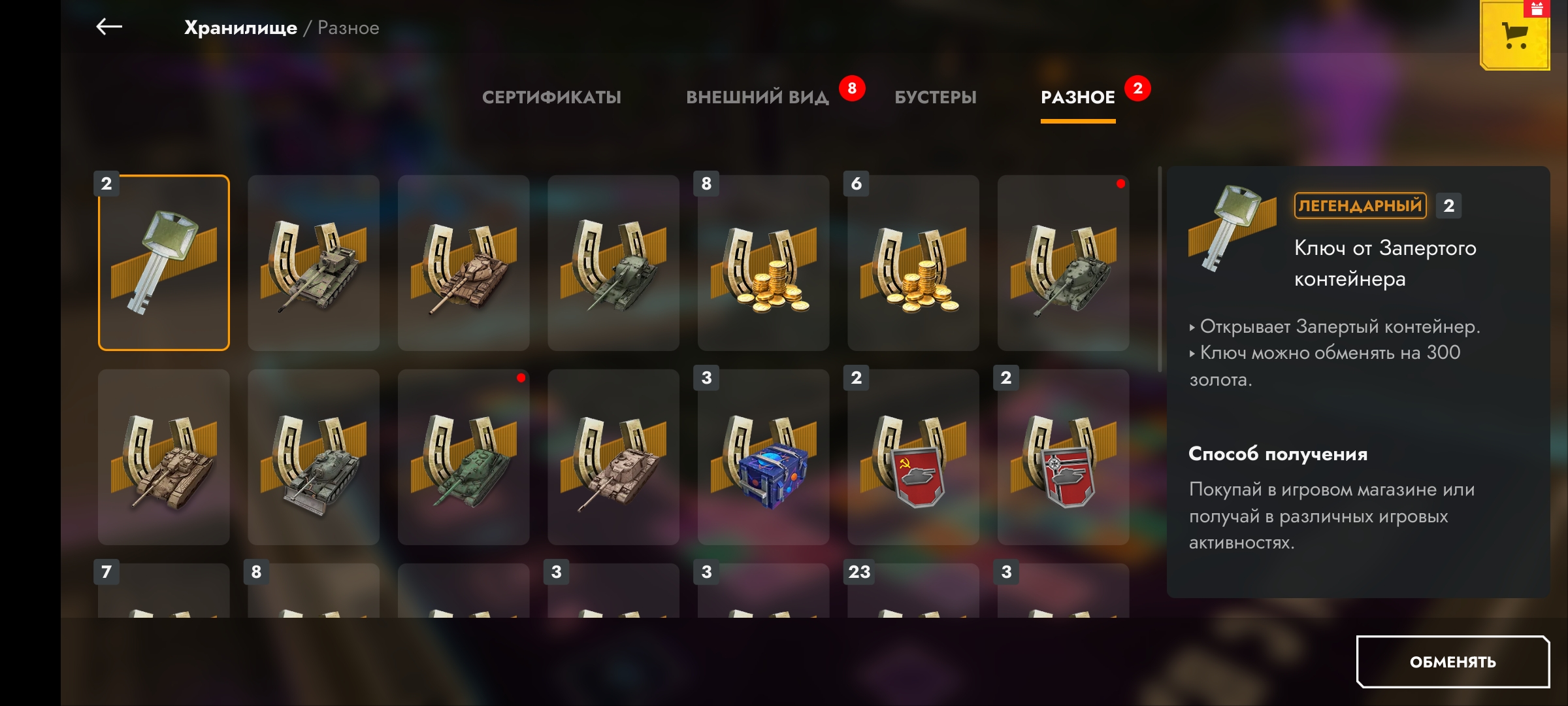Switch to the Сертификаты tab
The image size is (1568, 706).
pos(551,97)
